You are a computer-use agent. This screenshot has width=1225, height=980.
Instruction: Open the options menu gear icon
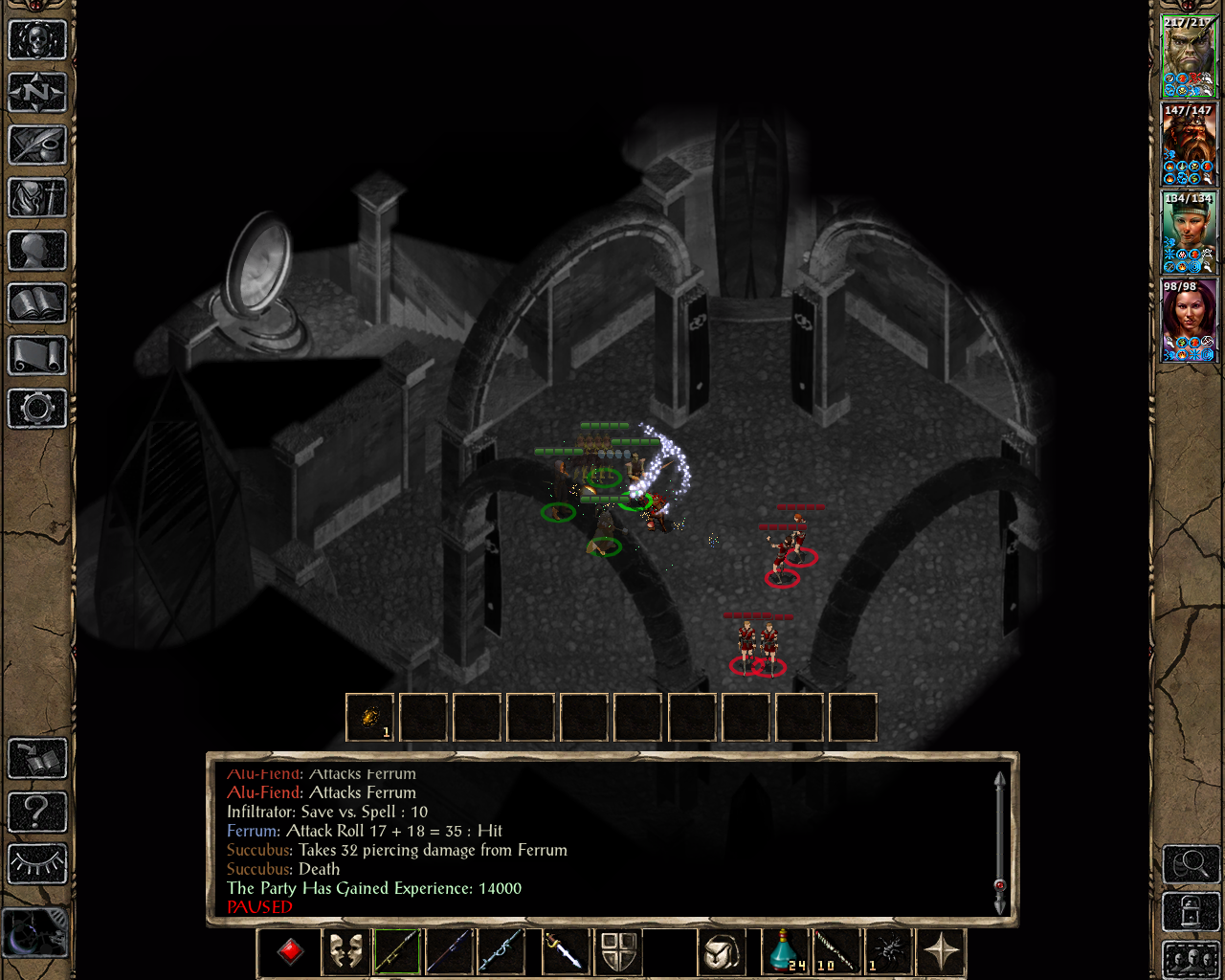point(38,409)
